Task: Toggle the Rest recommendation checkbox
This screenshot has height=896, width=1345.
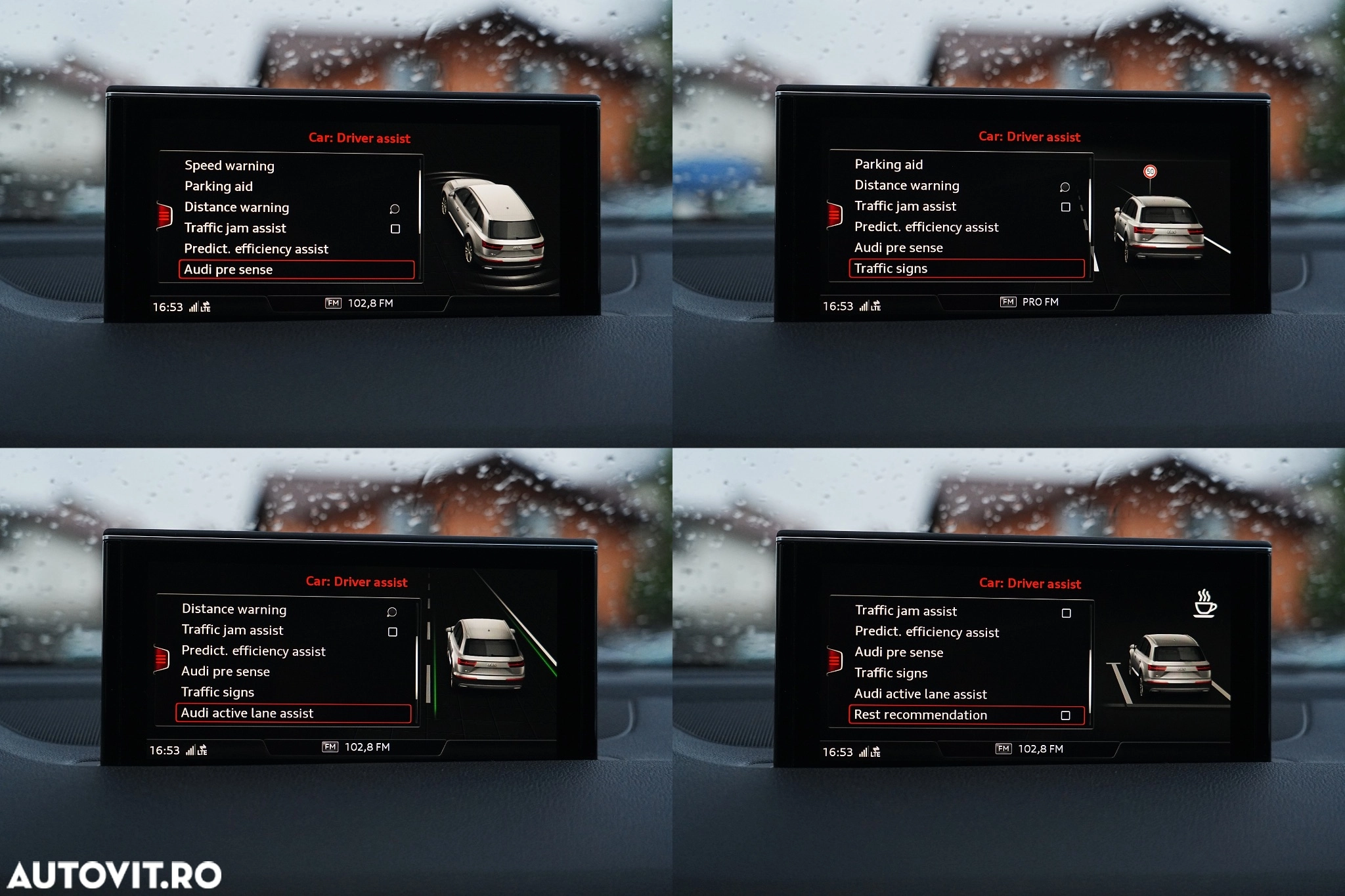Action: tap(1066, 715)
